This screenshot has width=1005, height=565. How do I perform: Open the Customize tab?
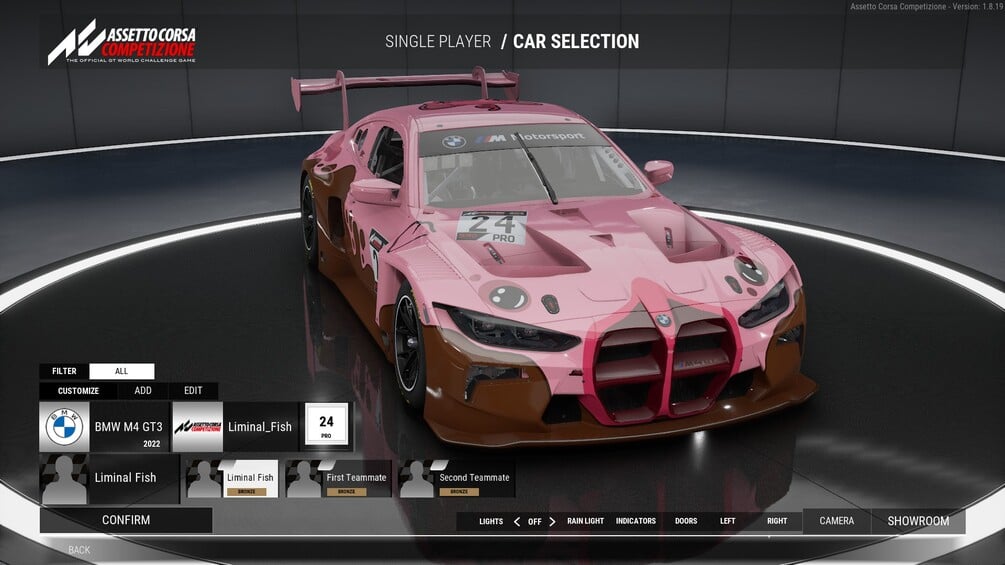79,391
